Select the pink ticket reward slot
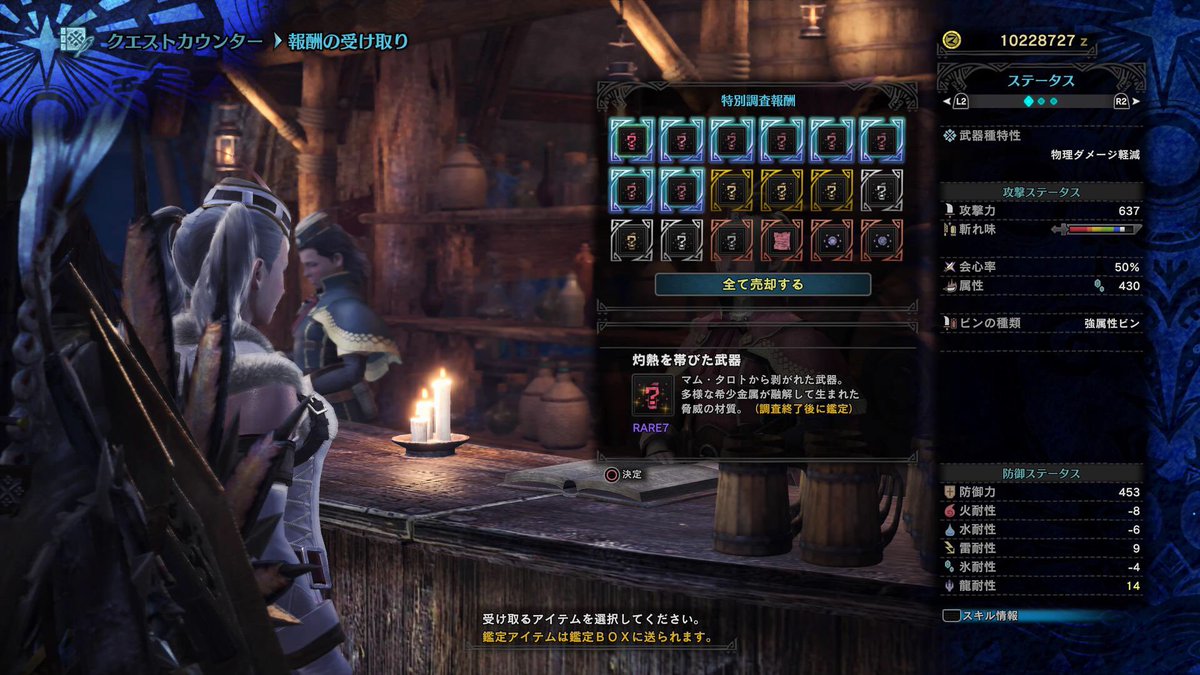Image resolution: width=1200 pixels, height=675 pixels. pyautogui.click(x=782, y=240)
